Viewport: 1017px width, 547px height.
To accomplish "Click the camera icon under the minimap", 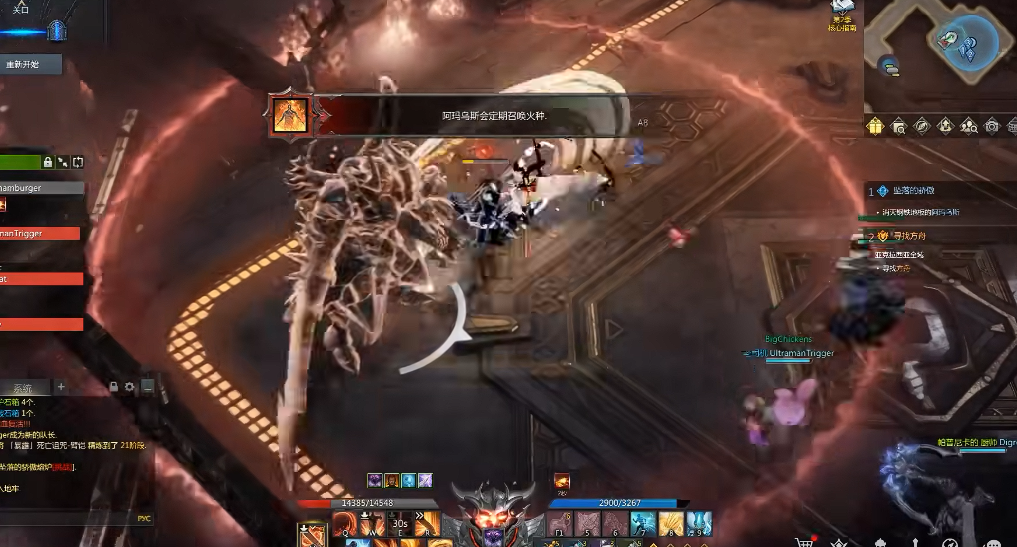I will [x=992, y=126].
